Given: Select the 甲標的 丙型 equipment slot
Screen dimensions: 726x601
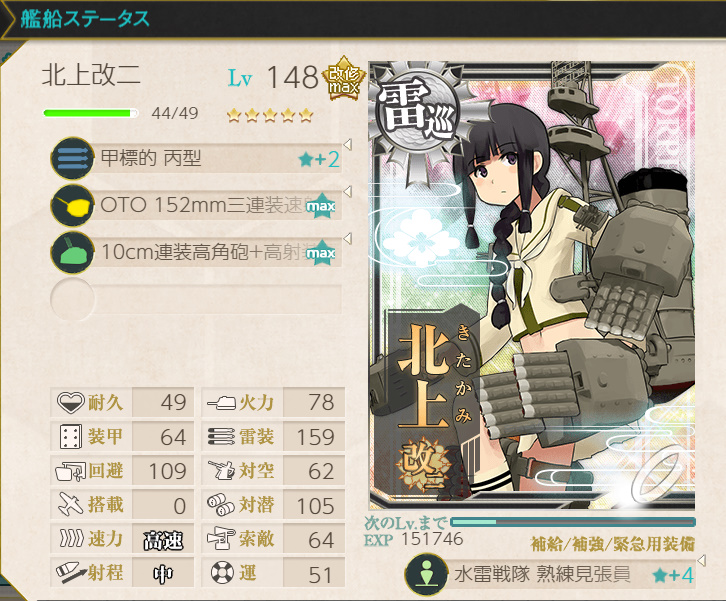Looking at the screenshot, I should pyautogui.click(x=196, y=158).
